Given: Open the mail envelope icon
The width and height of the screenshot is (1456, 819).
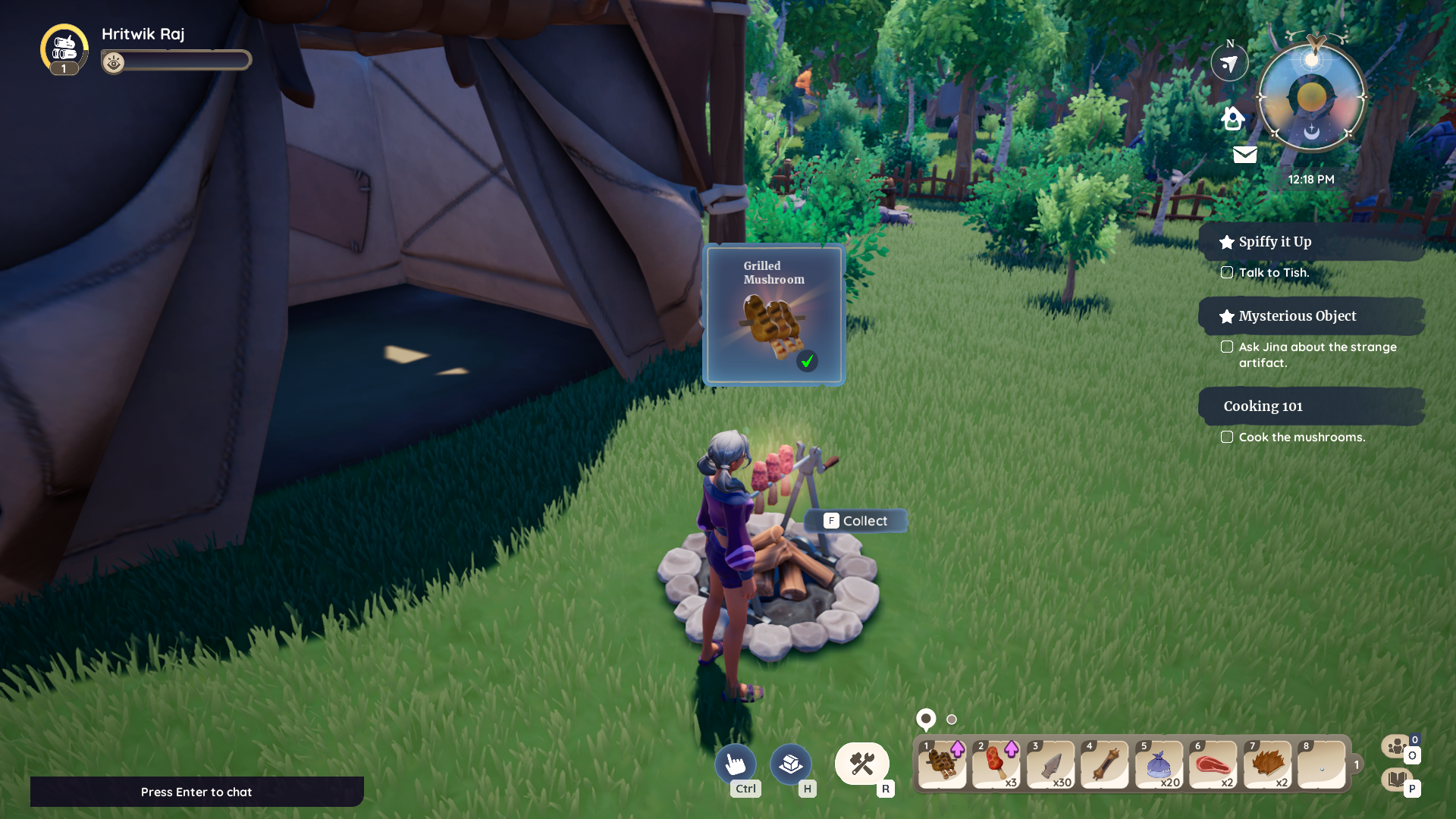Looking at the screenshot, I should coord(1244,155).
